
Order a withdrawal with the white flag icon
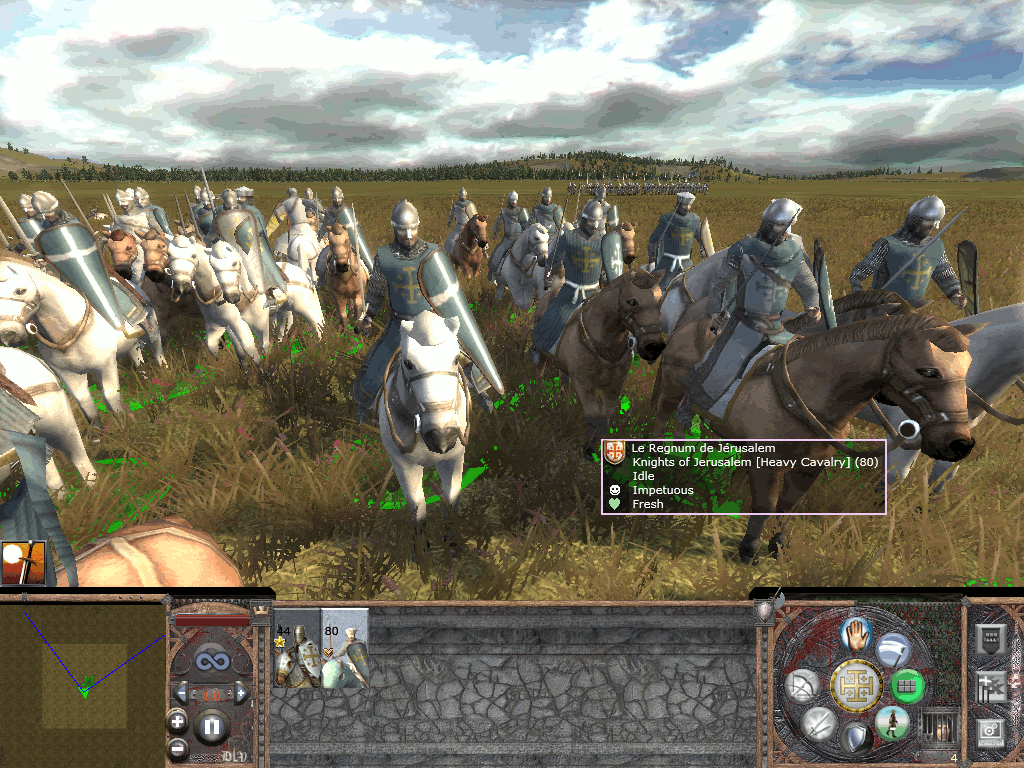(892, 652)
